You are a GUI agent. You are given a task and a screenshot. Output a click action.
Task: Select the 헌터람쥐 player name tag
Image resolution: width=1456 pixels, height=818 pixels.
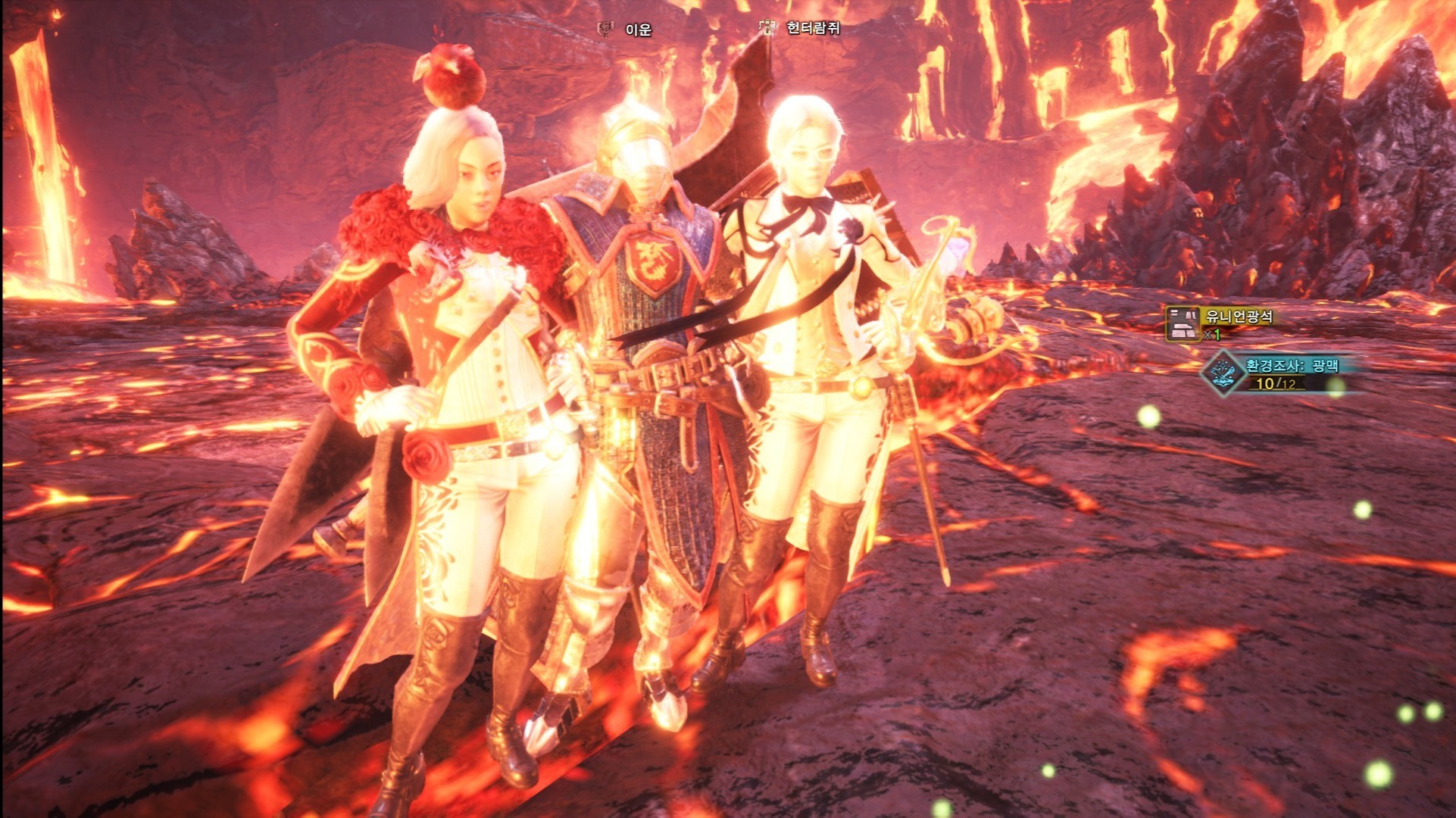813,28
